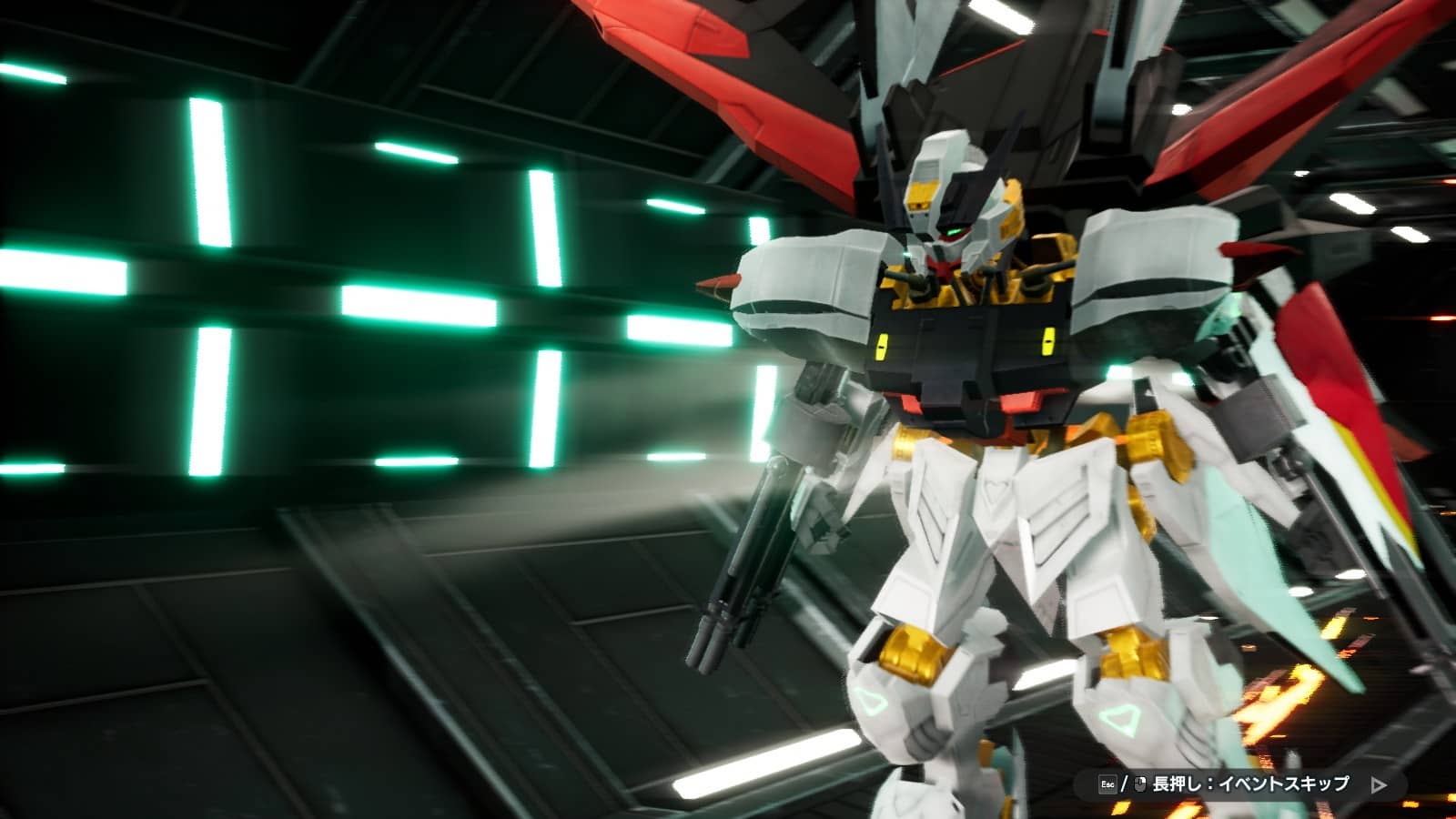The width and height of the screenshot is (1456, 819).
Task: Click the slash separator between Esc and mouse icons
Action: click(1124, 781)
